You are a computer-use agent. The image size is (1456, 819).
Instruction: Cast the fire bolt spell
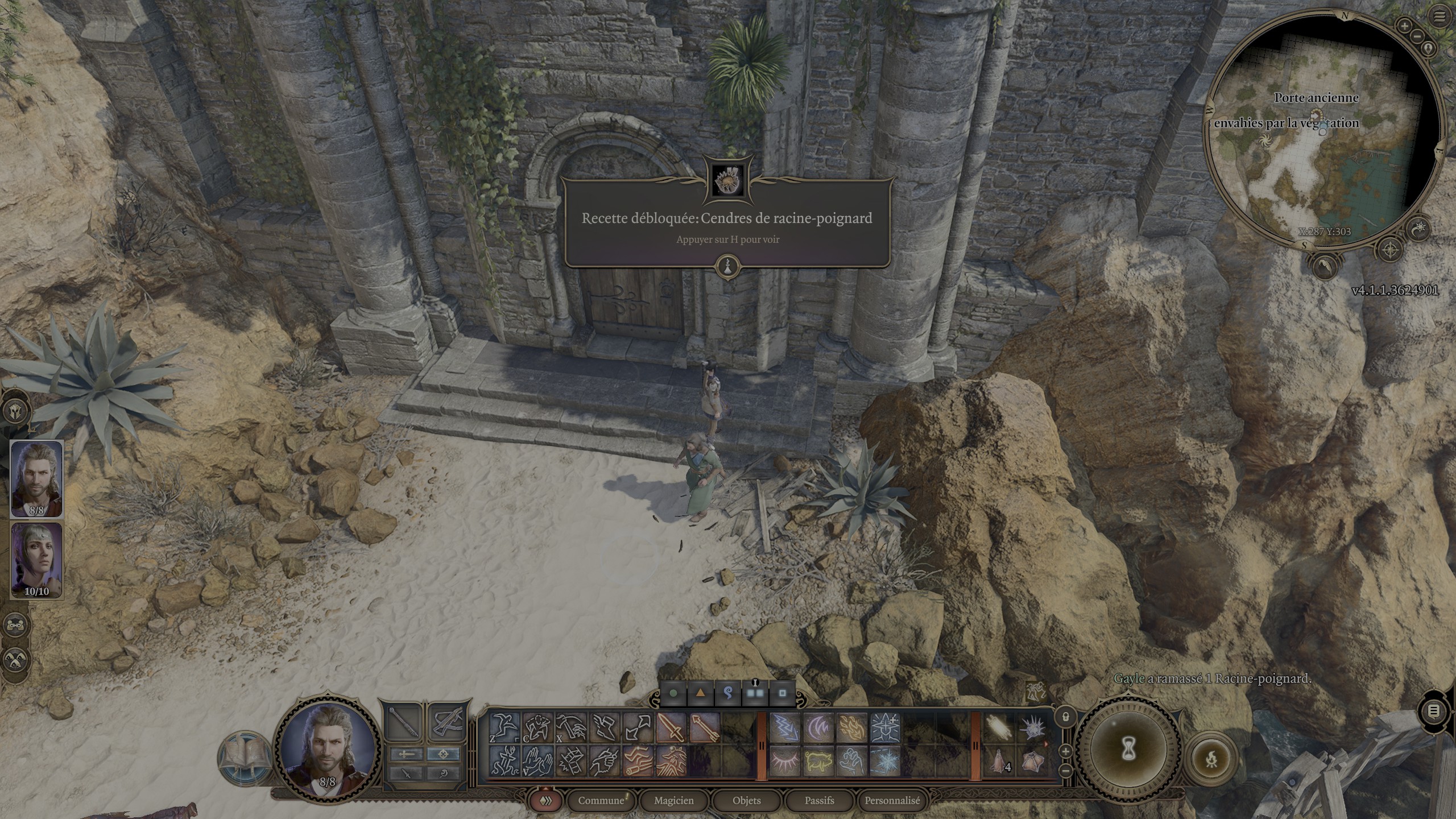[851, 727]
